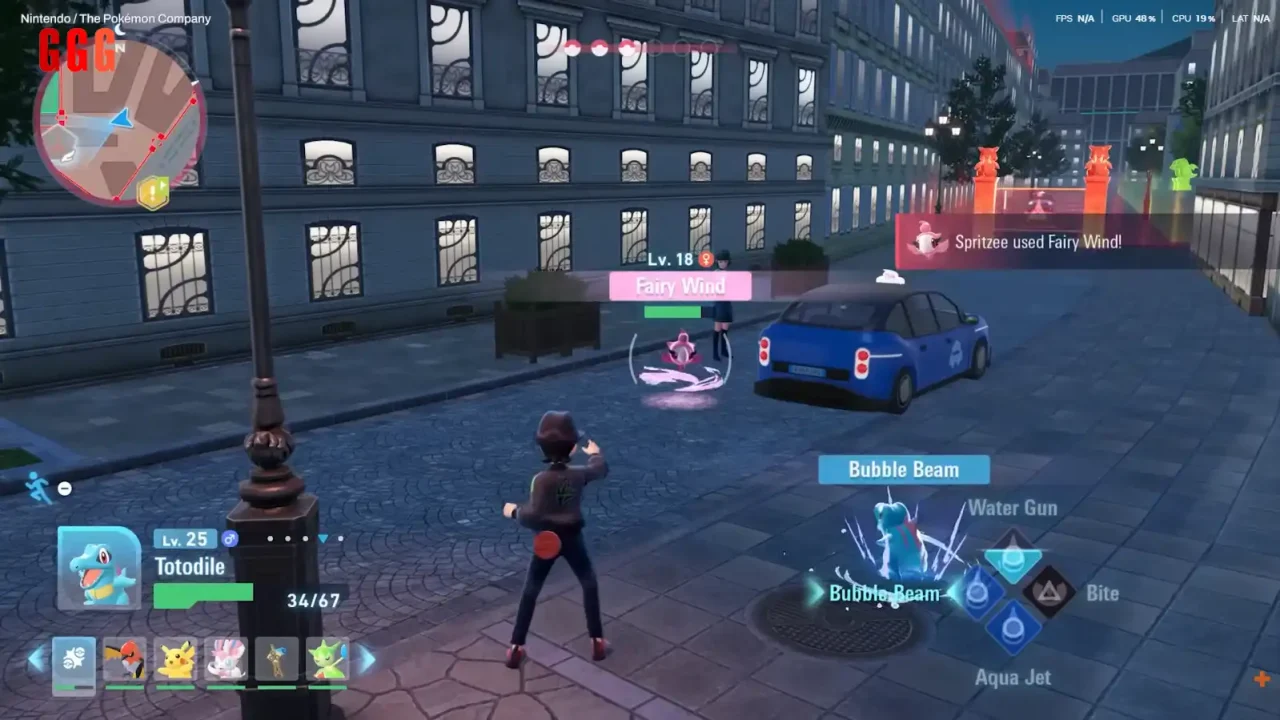Toggle the running figure dash icon
This screenshot has height=720, width=1280.
(39, 487)
